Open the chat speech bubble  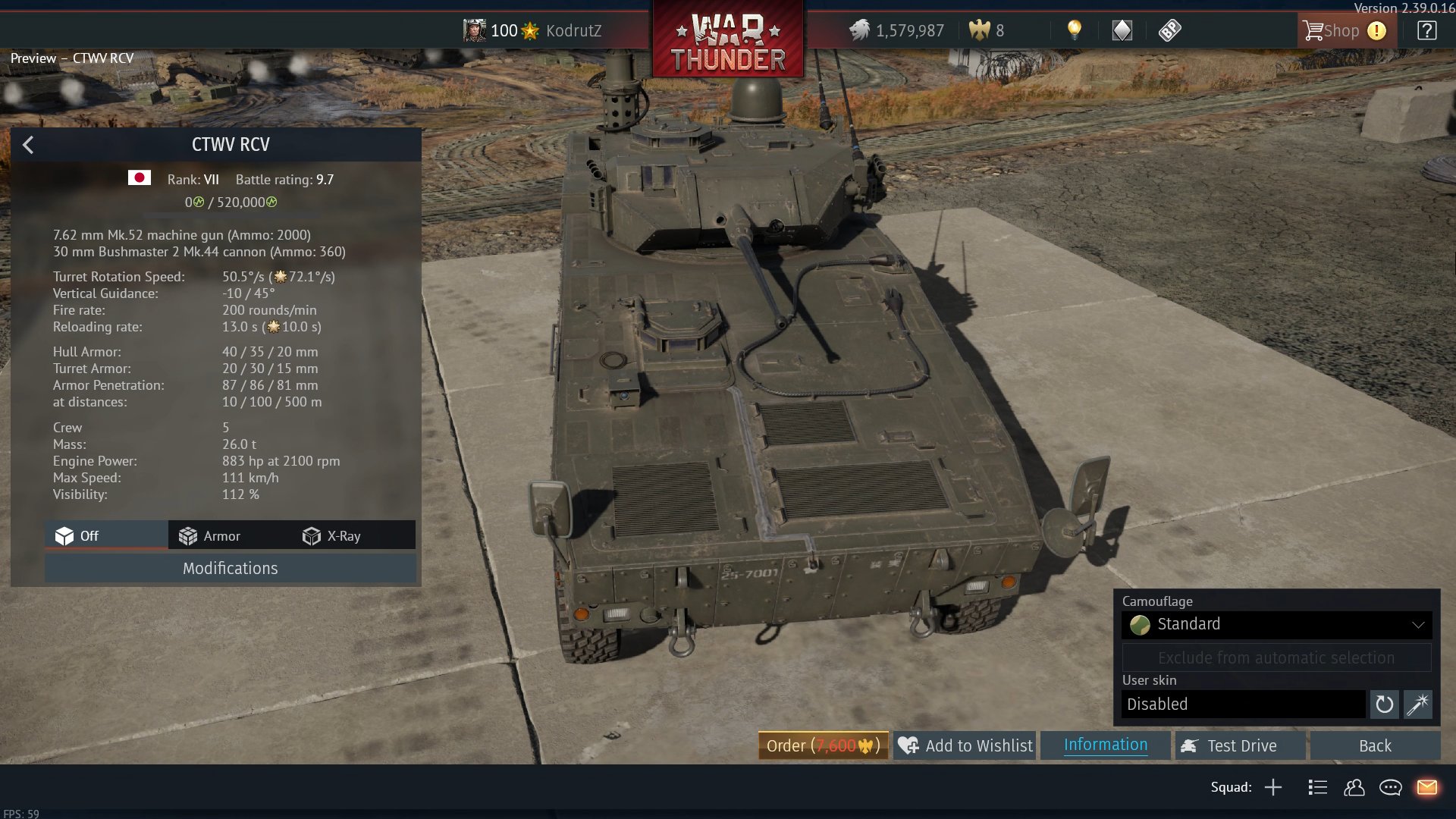click(x=1390, y=787)
